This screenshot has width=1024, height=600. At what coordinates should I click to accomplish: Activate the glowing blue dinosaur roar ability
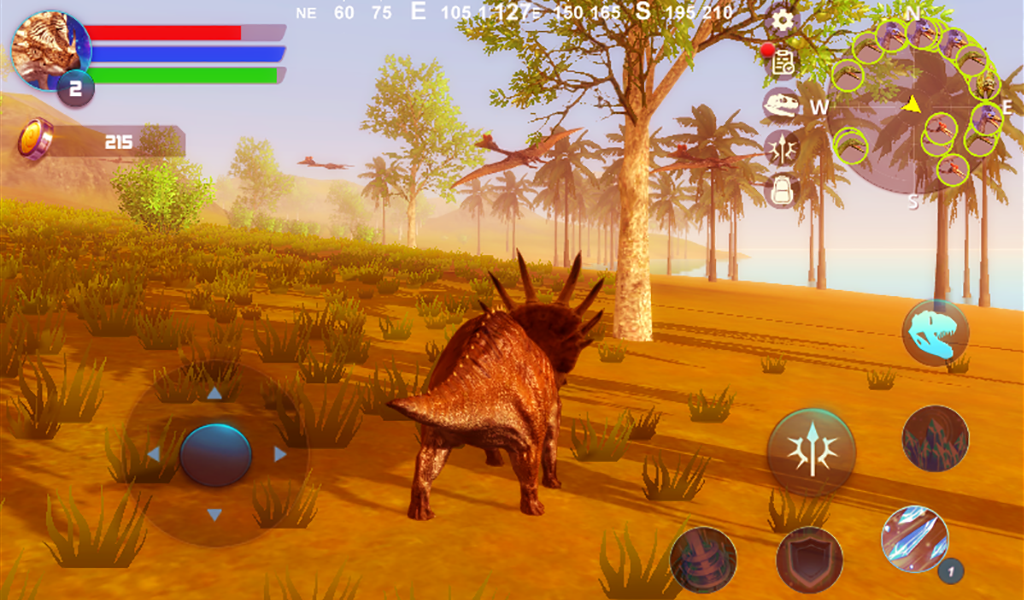point(935,331)
